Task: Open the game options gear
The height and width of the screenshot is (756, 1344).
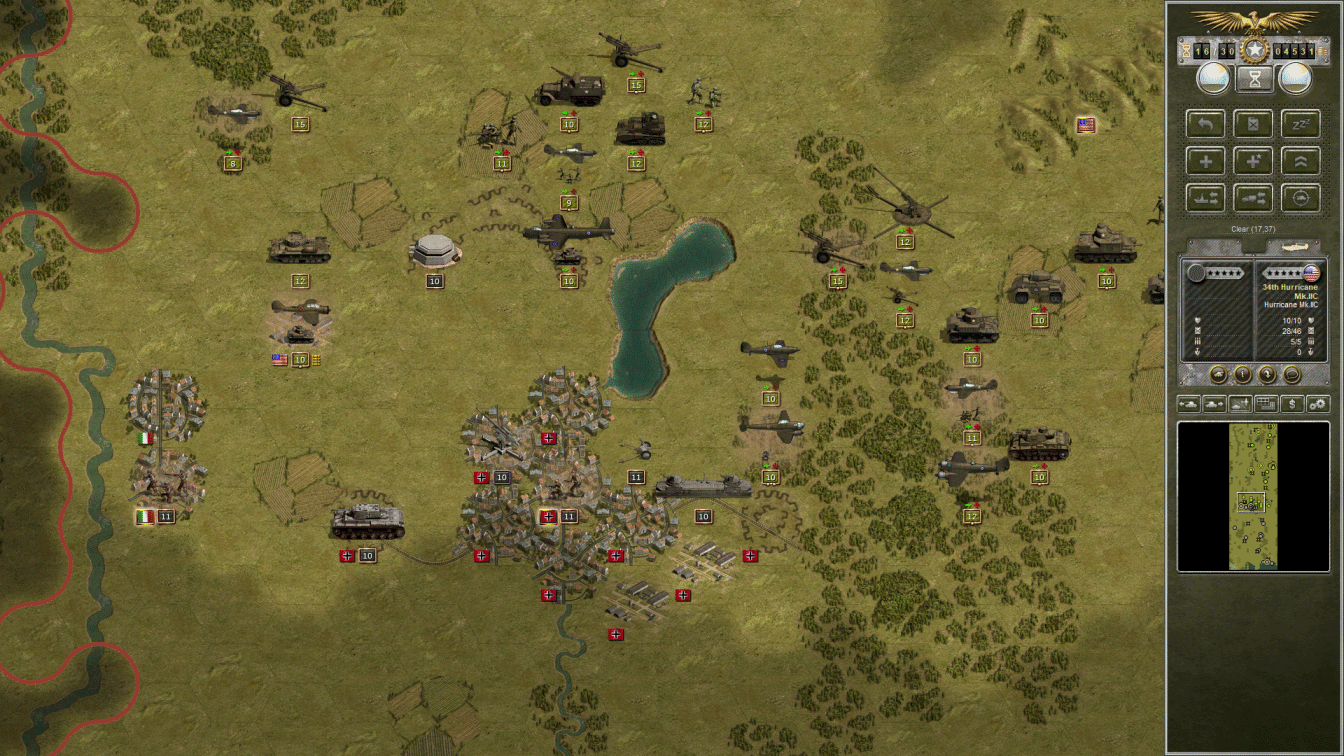Action: pos(1318,404)
